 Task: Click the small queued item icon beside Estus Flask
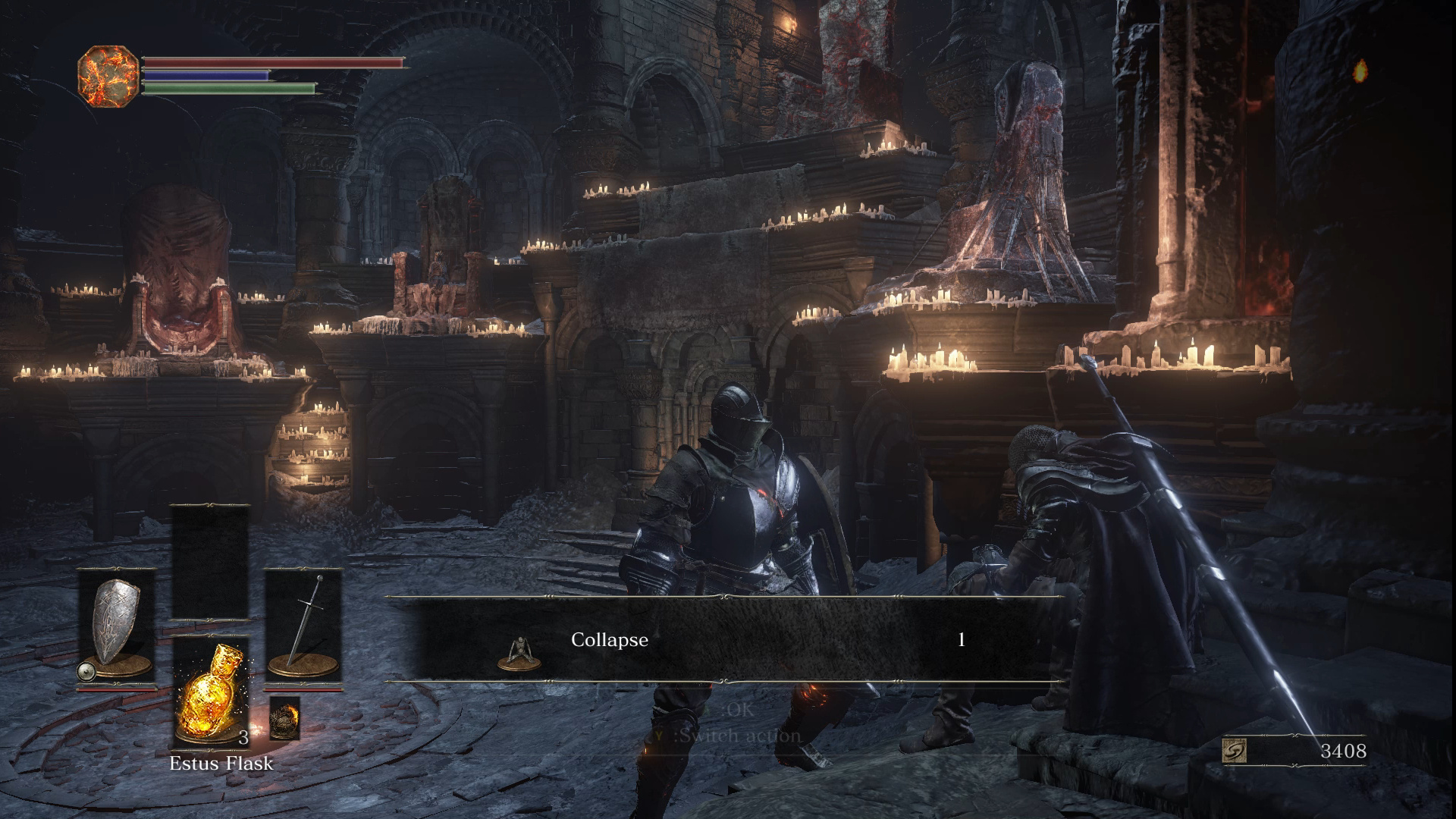click(x=285, y=717)
